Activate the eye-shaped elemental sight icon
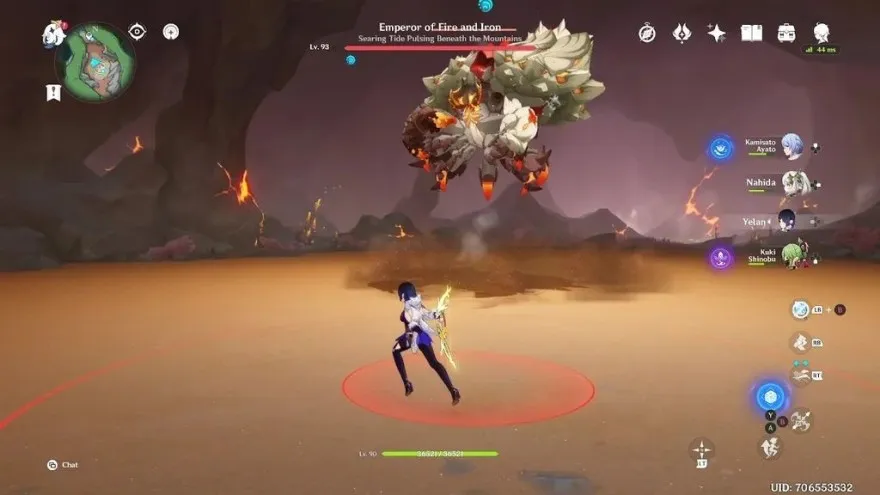This screenshot has width=880, height=495. tap(137, 32)
